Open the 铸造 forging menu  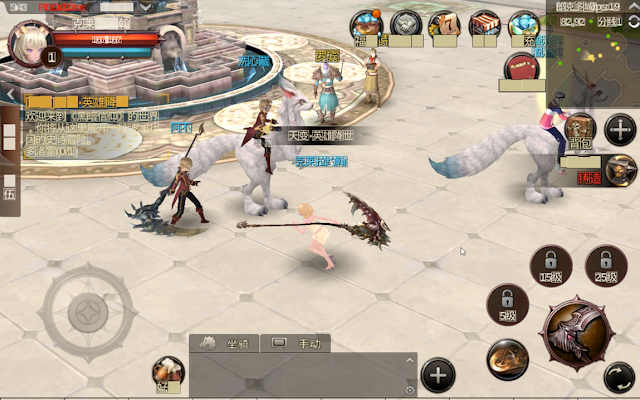[620, 170]
